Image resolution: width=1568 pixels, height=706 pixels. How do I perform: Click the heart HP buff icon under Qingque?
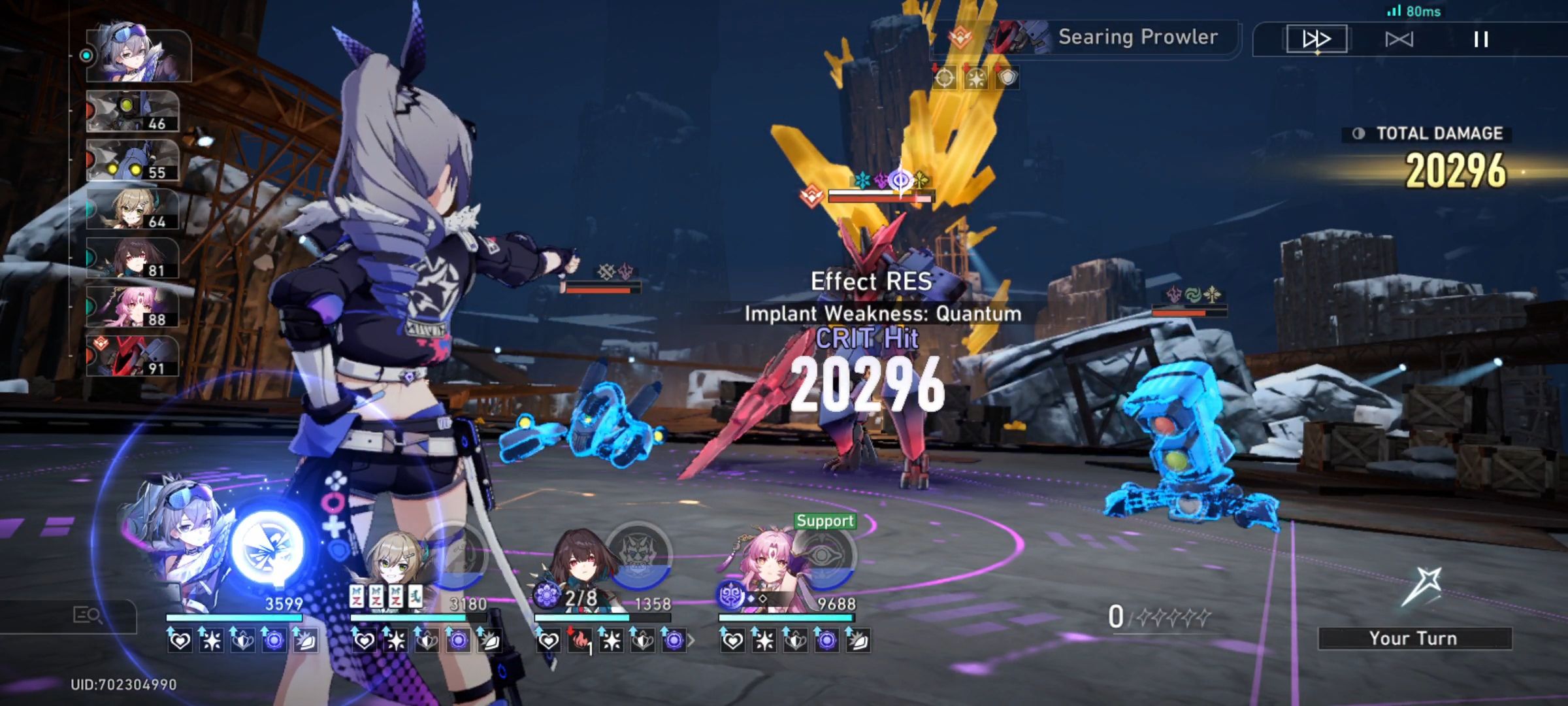click(x=363, y=642)
